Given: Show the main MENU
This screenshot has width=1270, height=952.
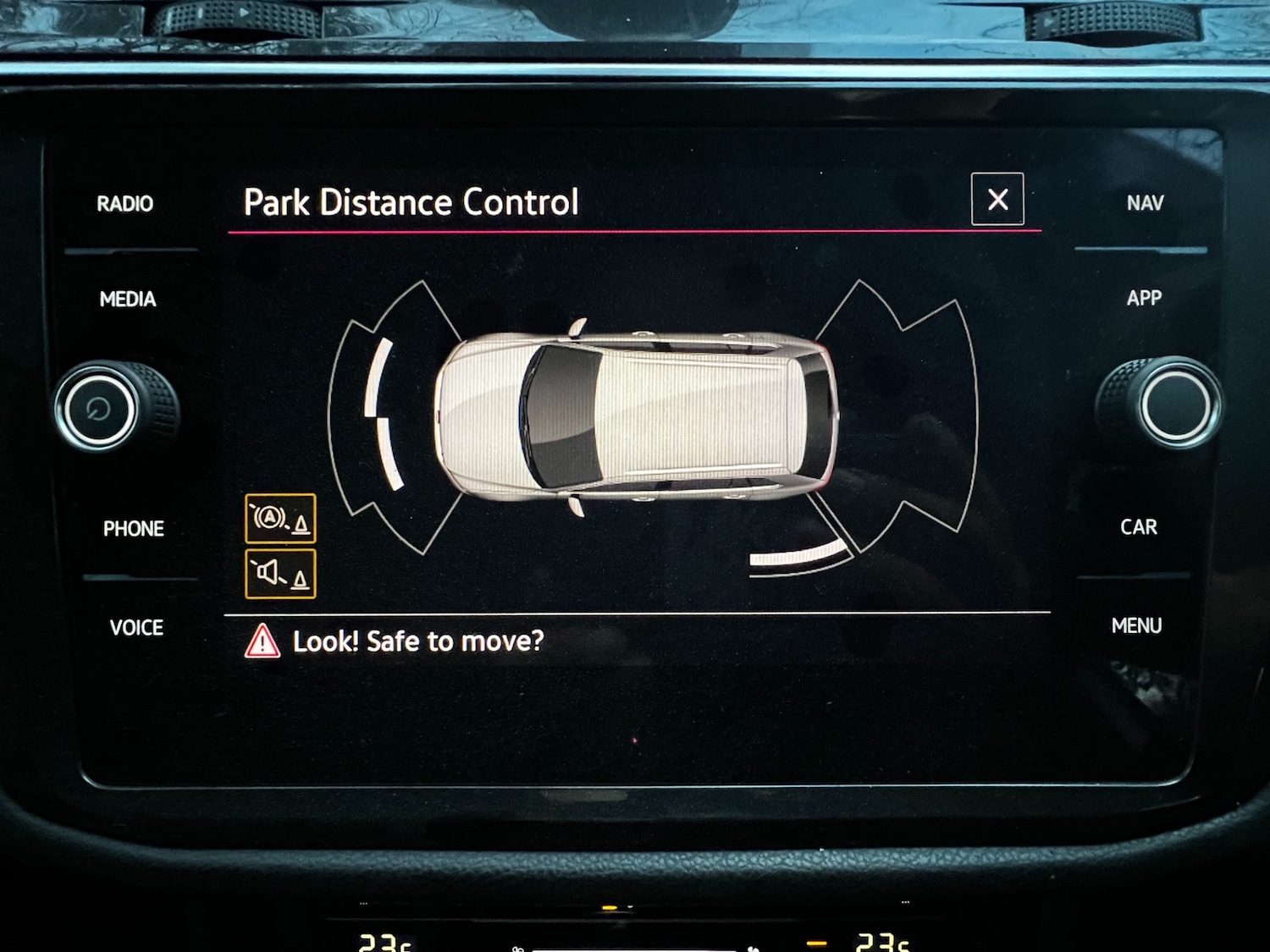Looking at the screenshot, I should (1136, 626).
